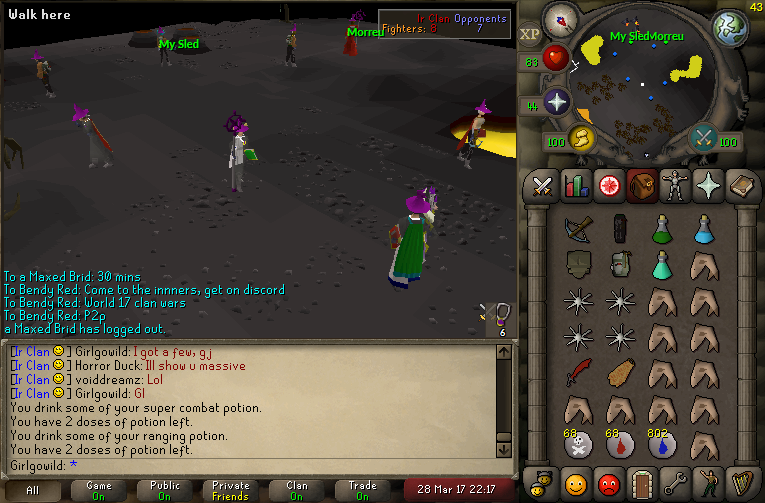Screen dimensions: 765x503
Task: Select the red scimitar weapon slot
Action: pyautogui.click(x=577, y=372)
